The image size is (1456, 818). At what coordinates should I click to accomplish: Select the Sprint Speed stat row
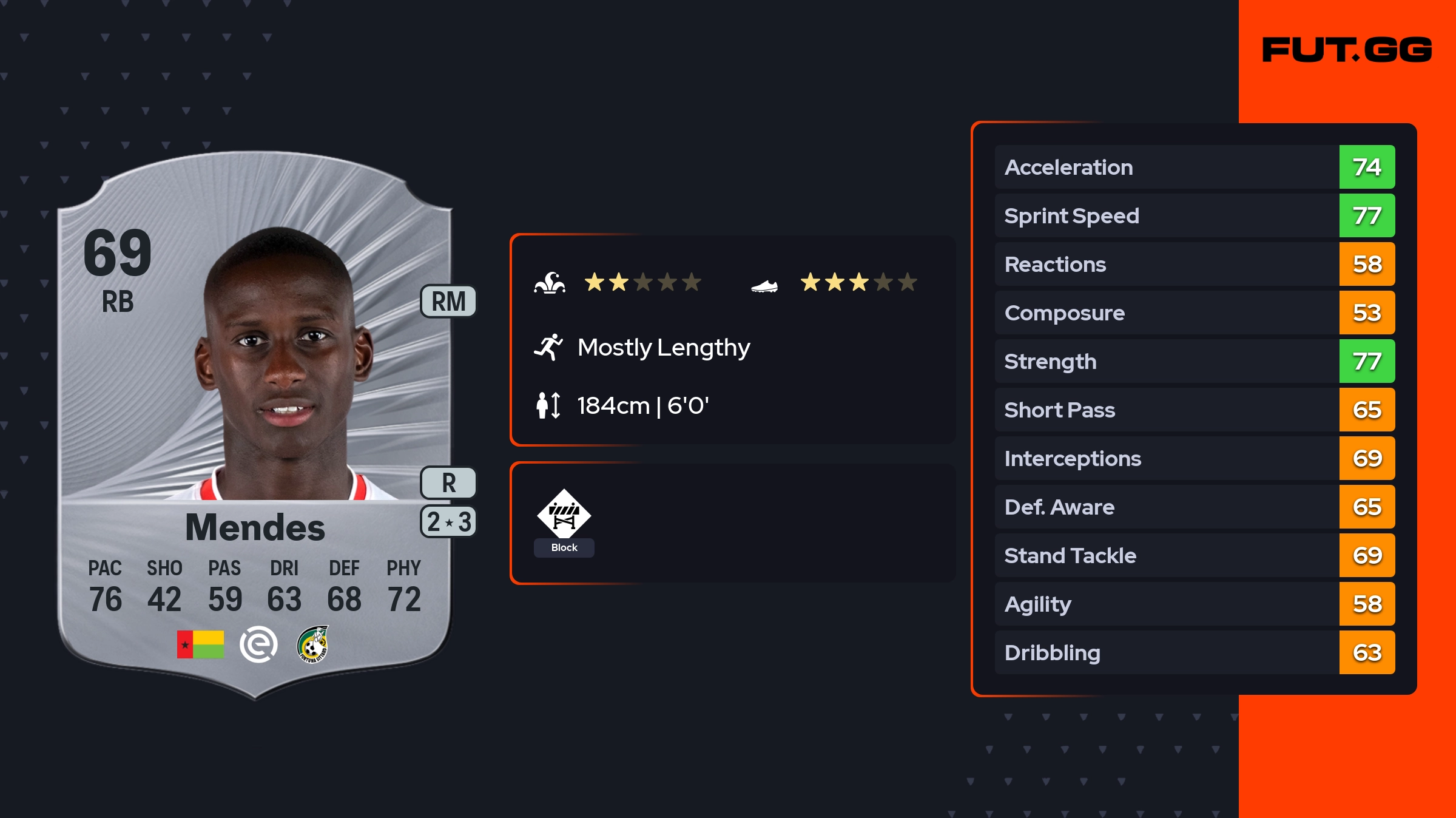(x=1194, y=216)
